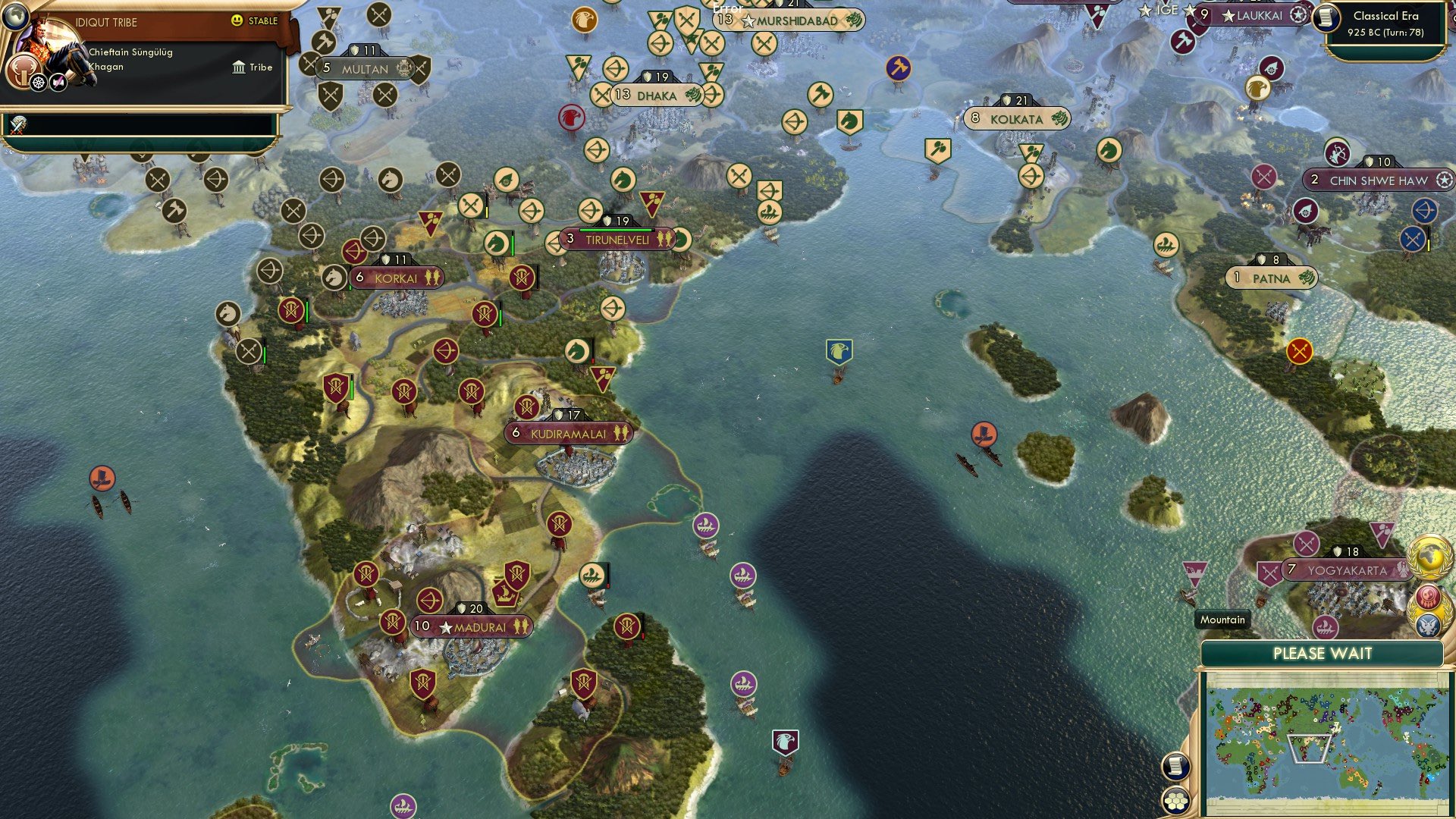Select the Dharmachakra religion icon below the leader portrait
This screenshot has width=1456, height=819.
37,81
